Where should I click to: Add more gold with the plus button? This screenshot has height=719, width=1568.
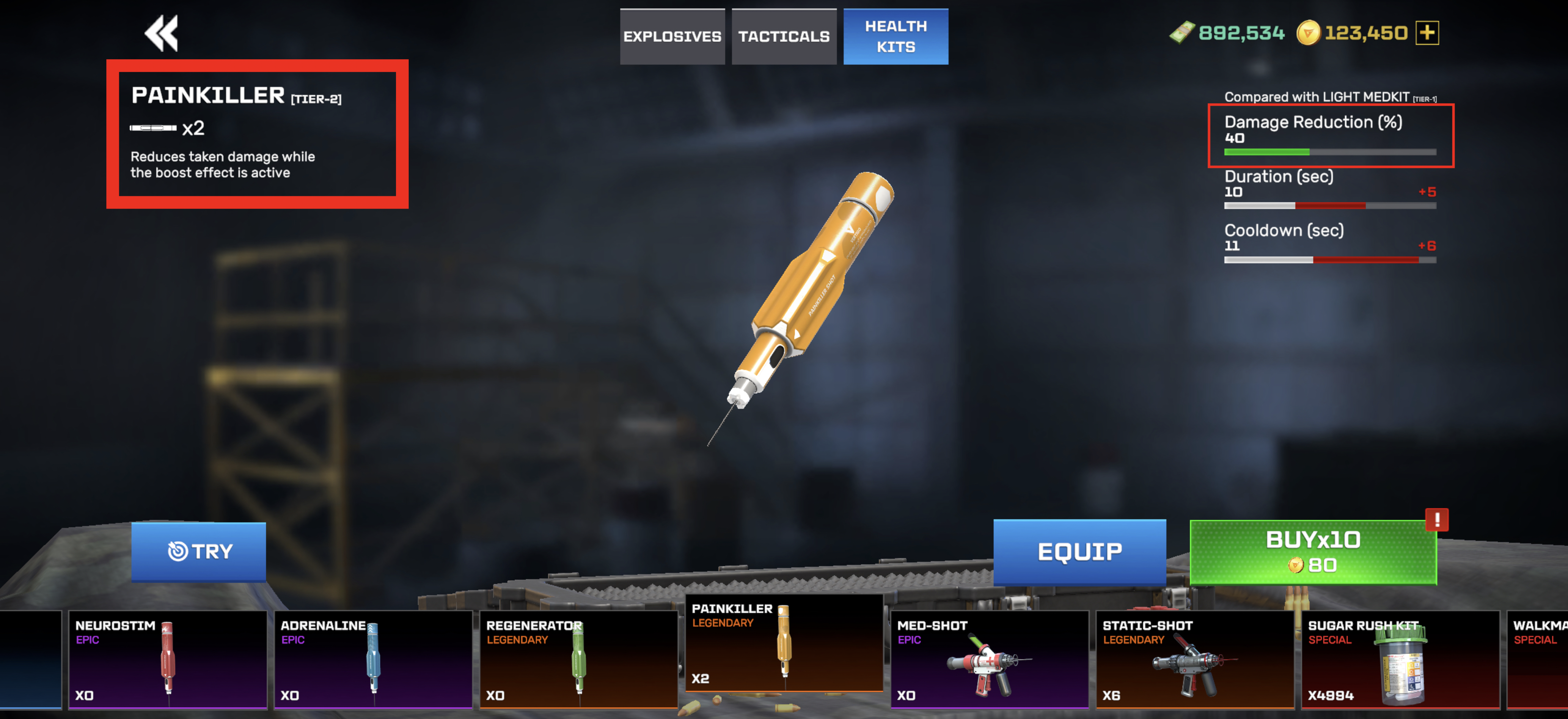[1427, 33]
